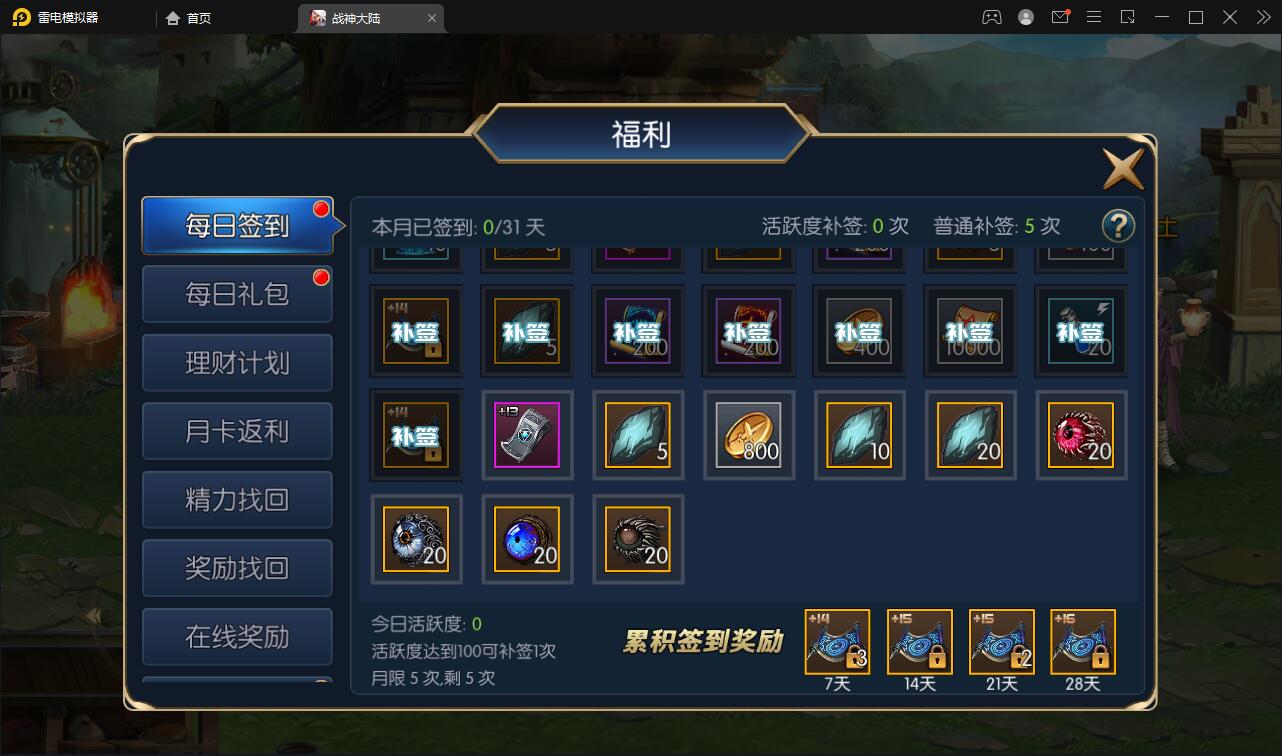1282x756 pixels.
Task: Click the gamepad icon near top right
Action: tap(990, 17)
